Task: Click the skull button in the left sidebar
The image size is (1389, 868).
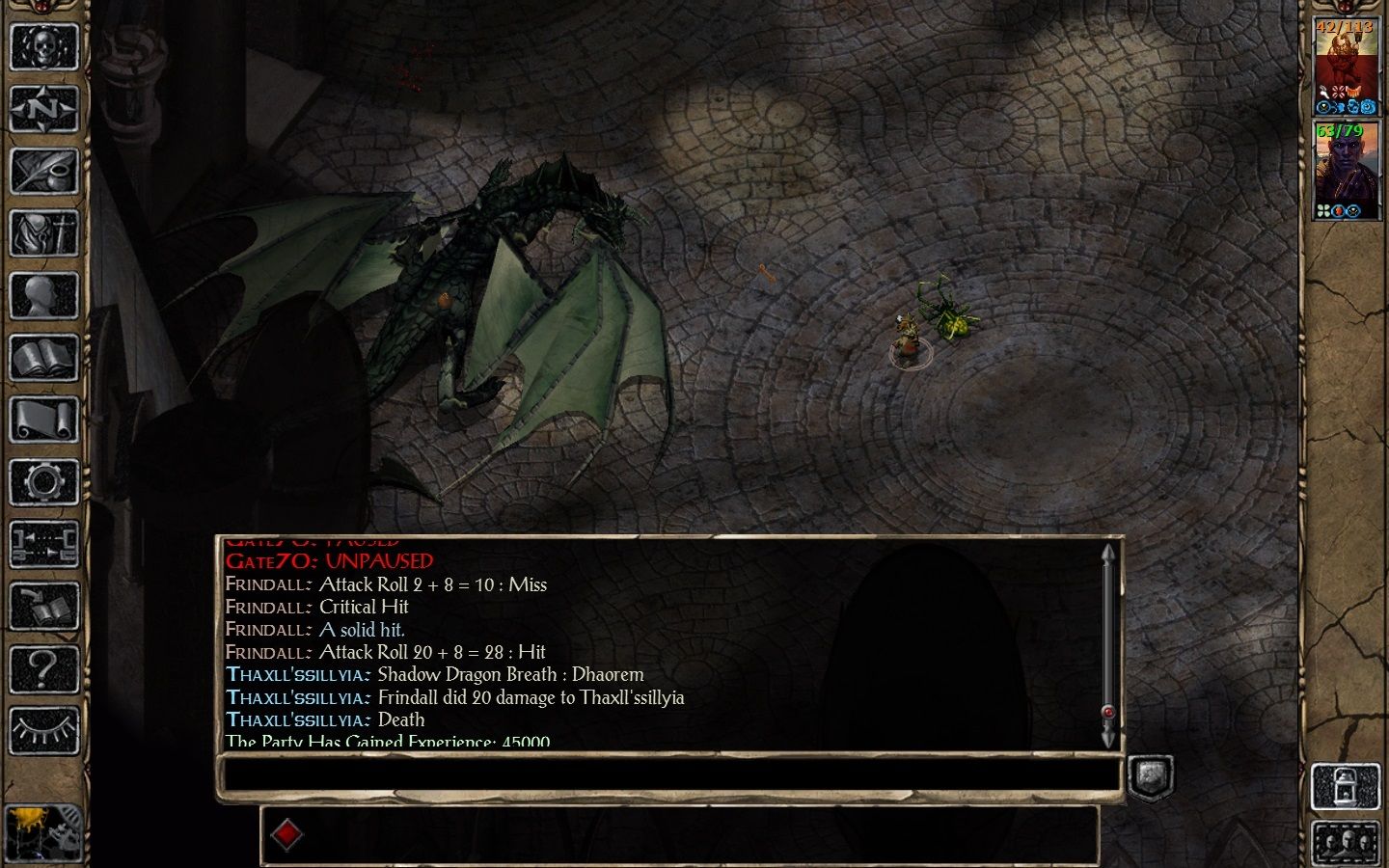Action: pos(43,46)
